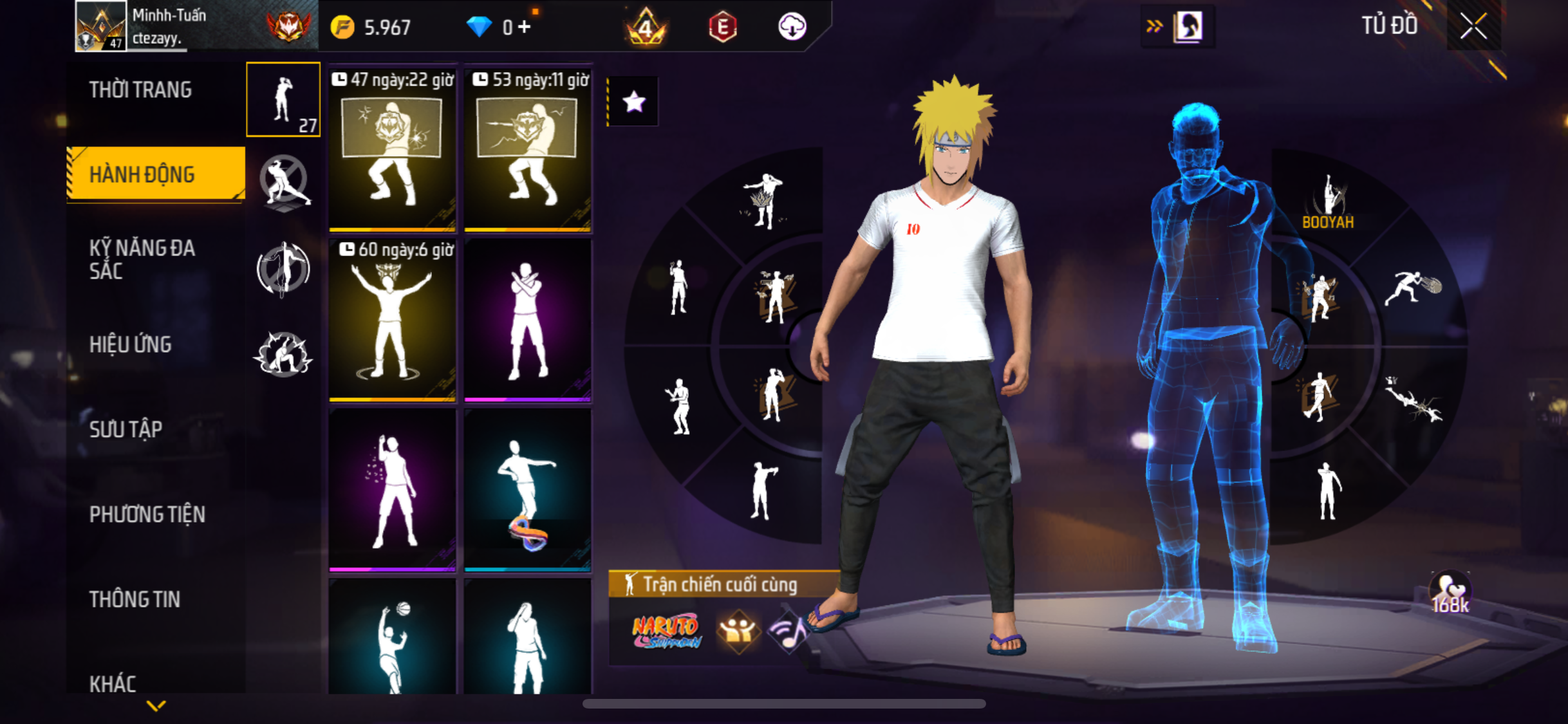Open the favorites star filter
Viewport: 1568px width, 724px height.
point(634,102)
